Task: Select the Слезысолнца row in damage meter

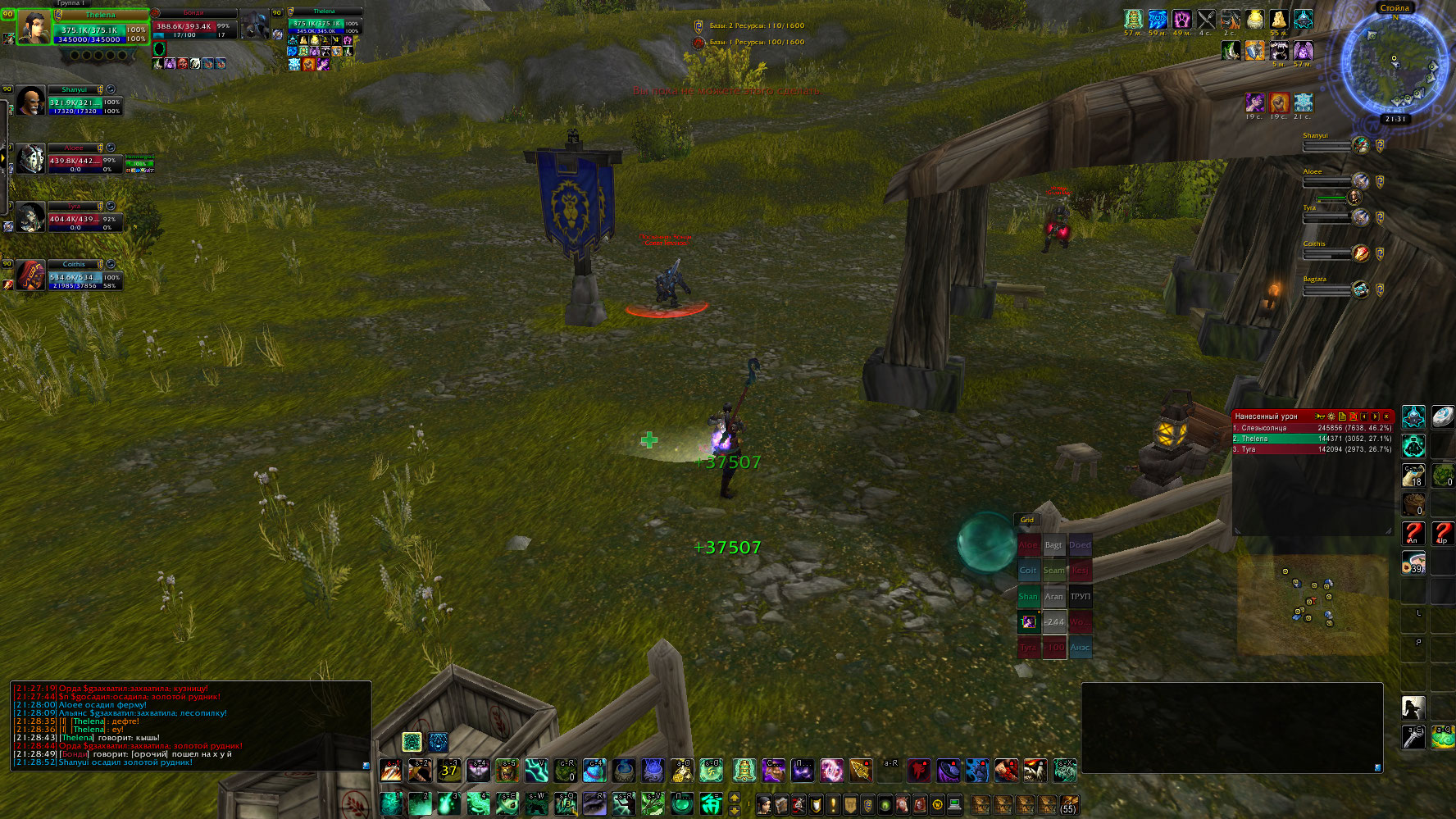Action: (1312, 428)
